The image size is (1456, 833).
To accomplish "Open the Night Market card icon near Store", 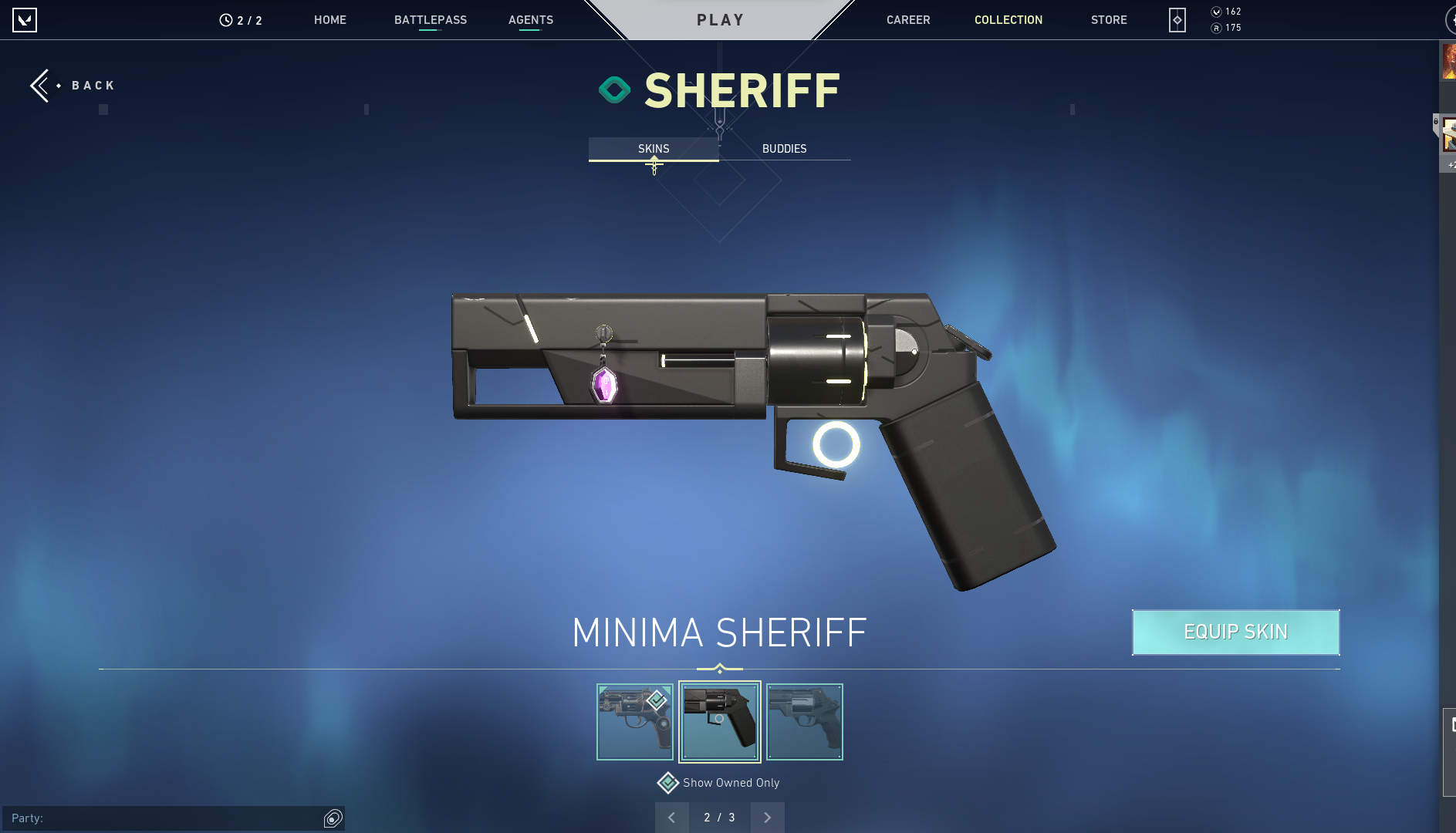I will click(x=1175, y=20).
